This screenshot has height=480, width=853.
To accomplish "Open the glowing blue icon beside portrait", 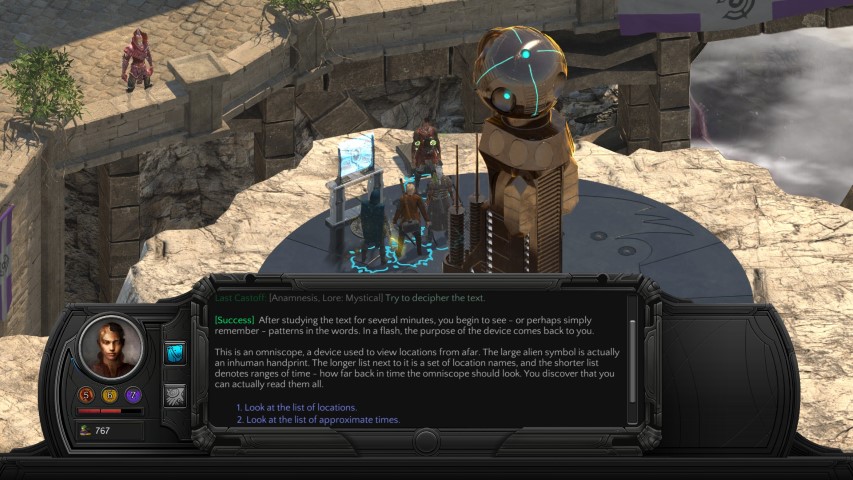I will (175, 353).
